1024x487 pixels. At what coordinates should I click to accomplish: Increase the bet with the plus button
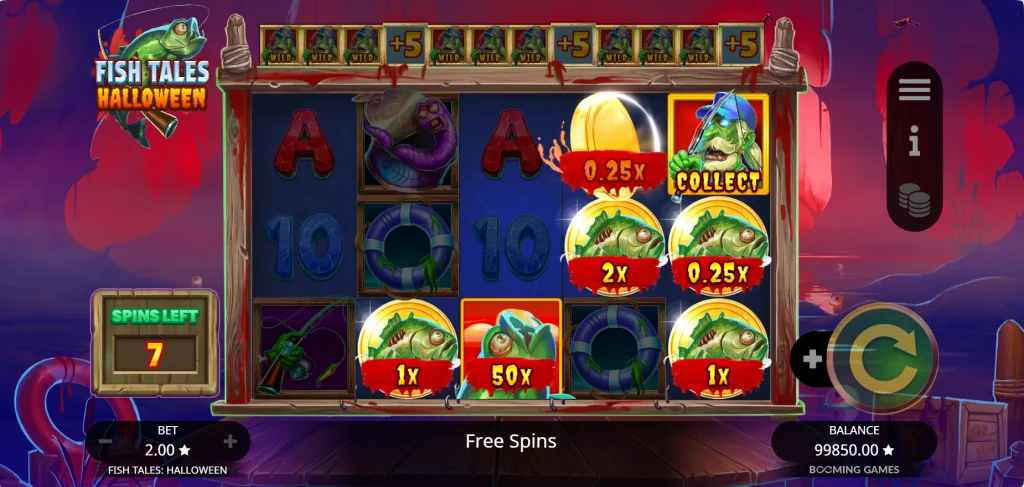pyautogui.click(x=231, y=441)
